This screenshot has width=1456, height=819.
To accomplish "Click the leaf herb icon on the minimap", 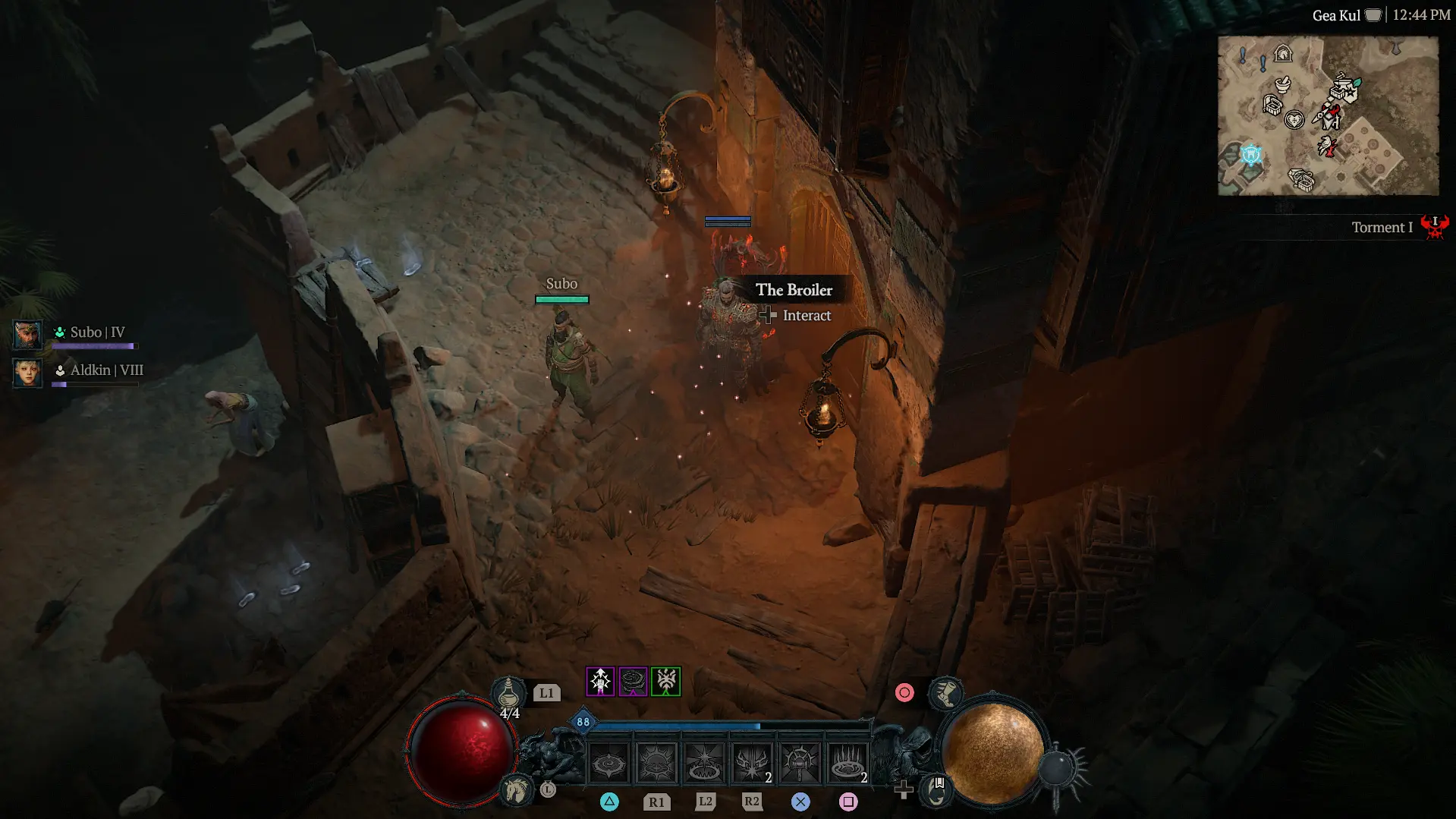I will [x=1357, y=82].
